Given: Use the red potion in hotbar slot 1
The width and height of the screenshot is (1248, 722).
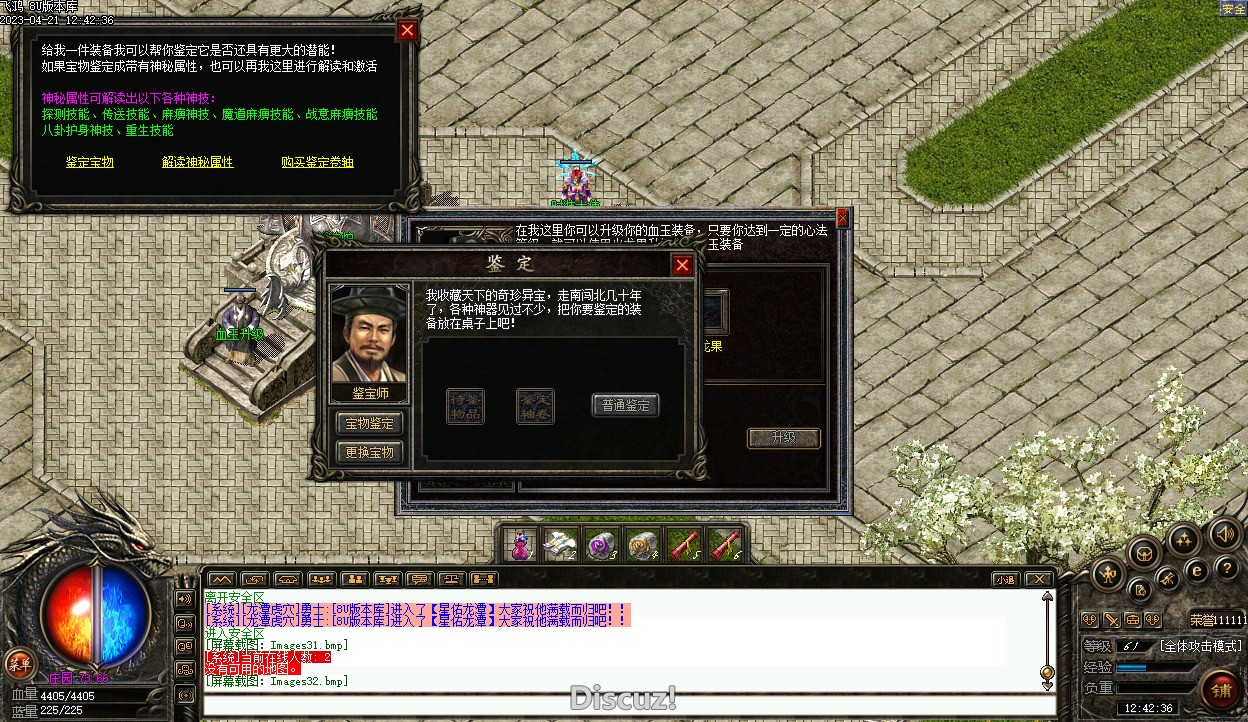Looking at the screenshot, I should click(520, 545).
